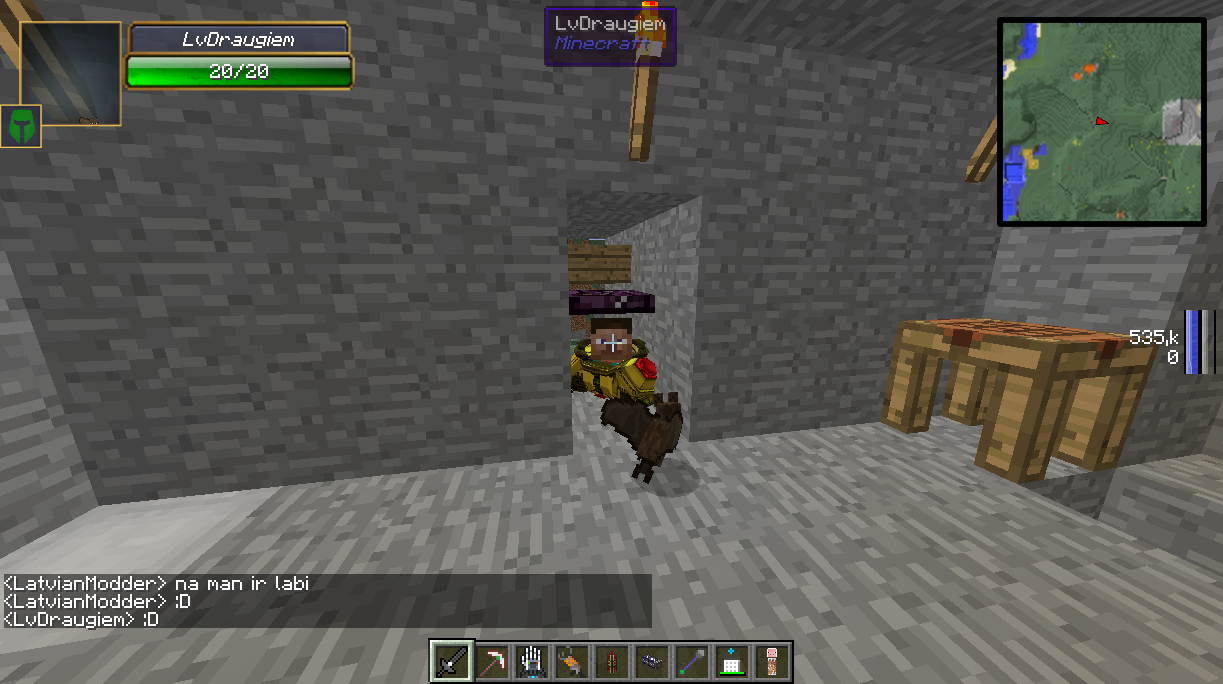The height and width of the screenshot is (684, 1223).
Task: Click the green helmet icon
Action: [21, 126]
